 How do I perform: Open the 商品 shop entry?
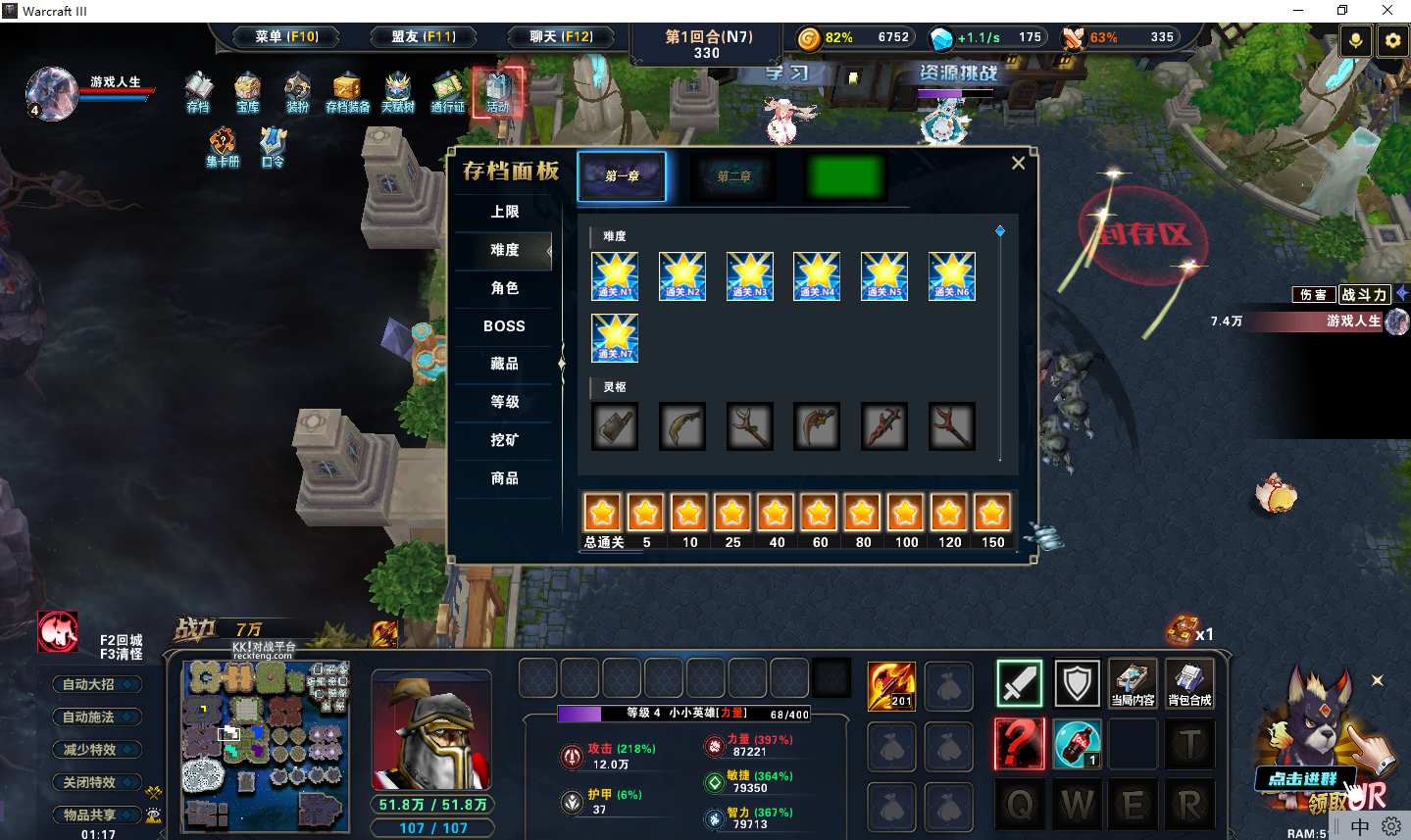coord(504,478)
